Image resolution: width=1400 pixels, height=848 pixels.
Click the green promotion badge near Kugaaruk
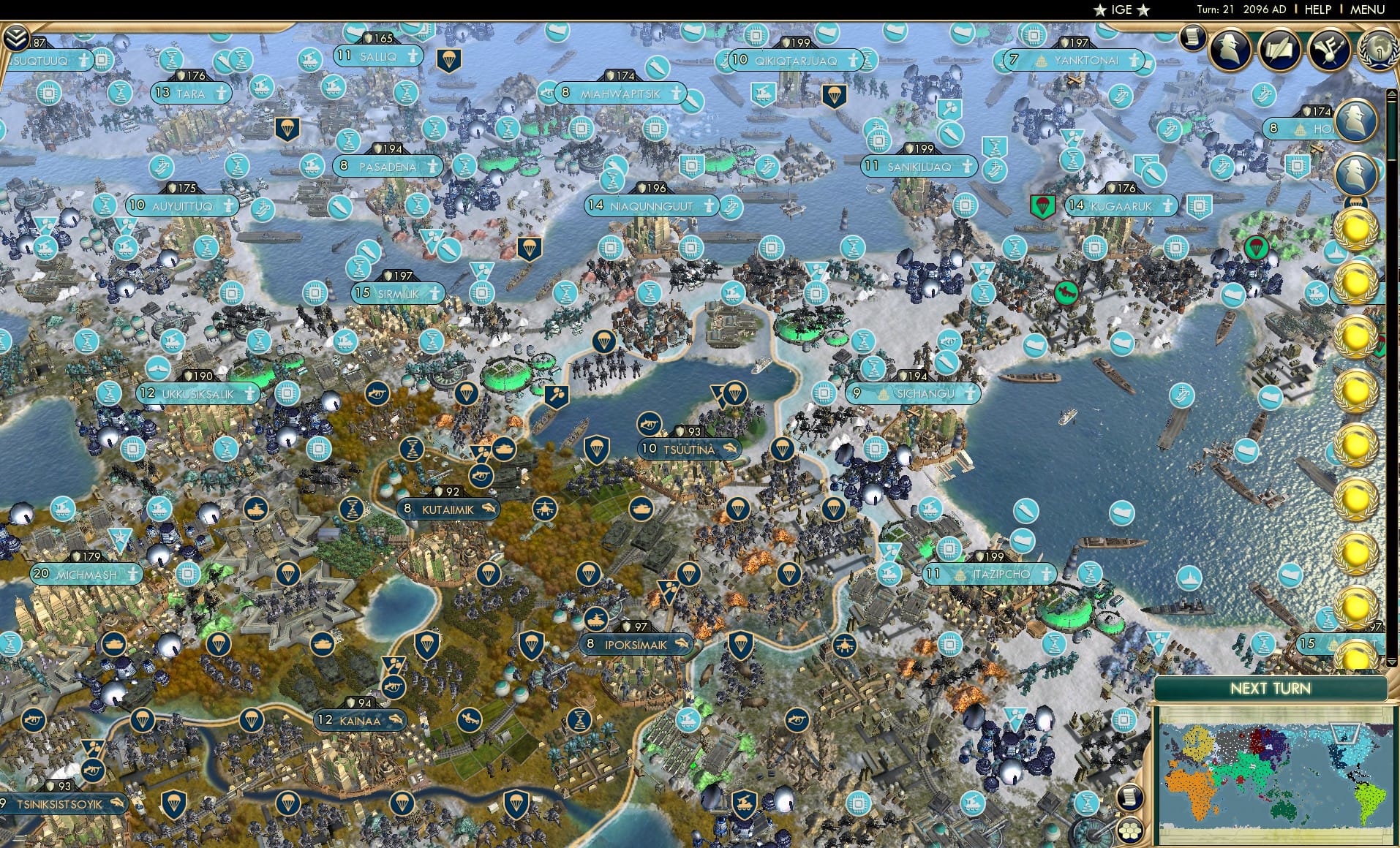(x=1043, y=207)
